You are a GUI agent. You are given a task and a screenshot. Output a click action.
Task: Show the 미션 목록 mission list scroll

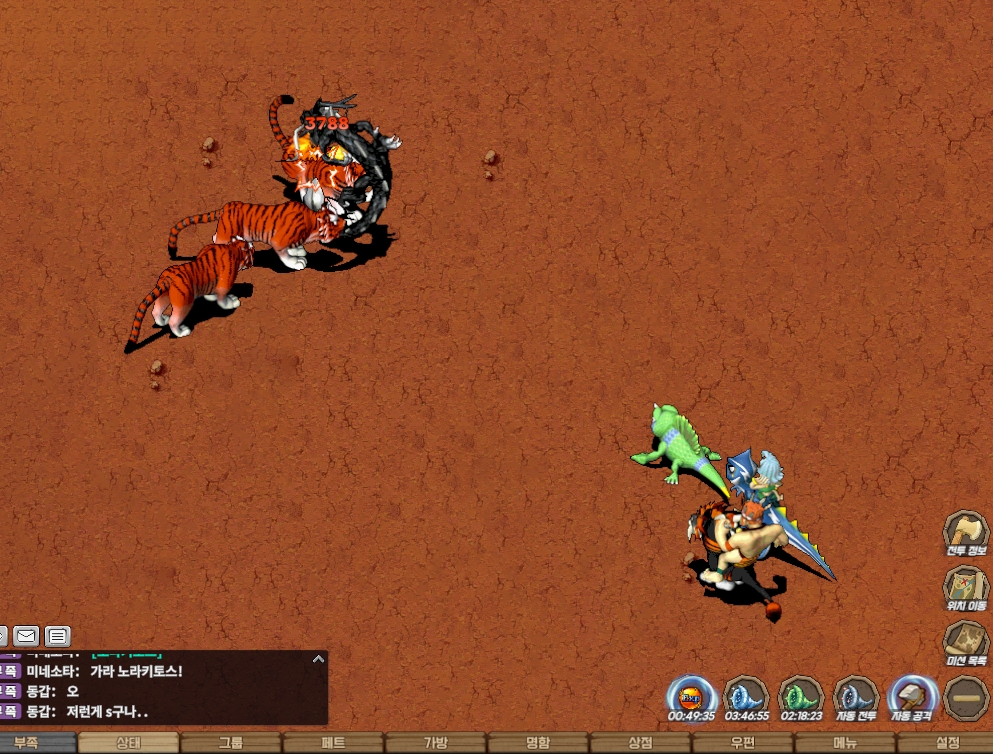click(966, 641)
